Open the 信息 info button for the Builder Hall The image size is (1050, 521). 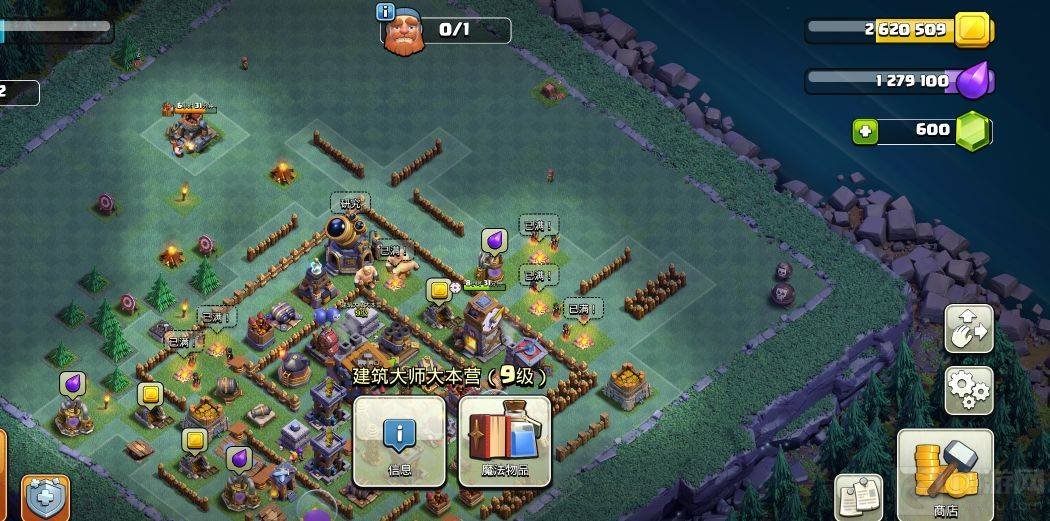400,441
